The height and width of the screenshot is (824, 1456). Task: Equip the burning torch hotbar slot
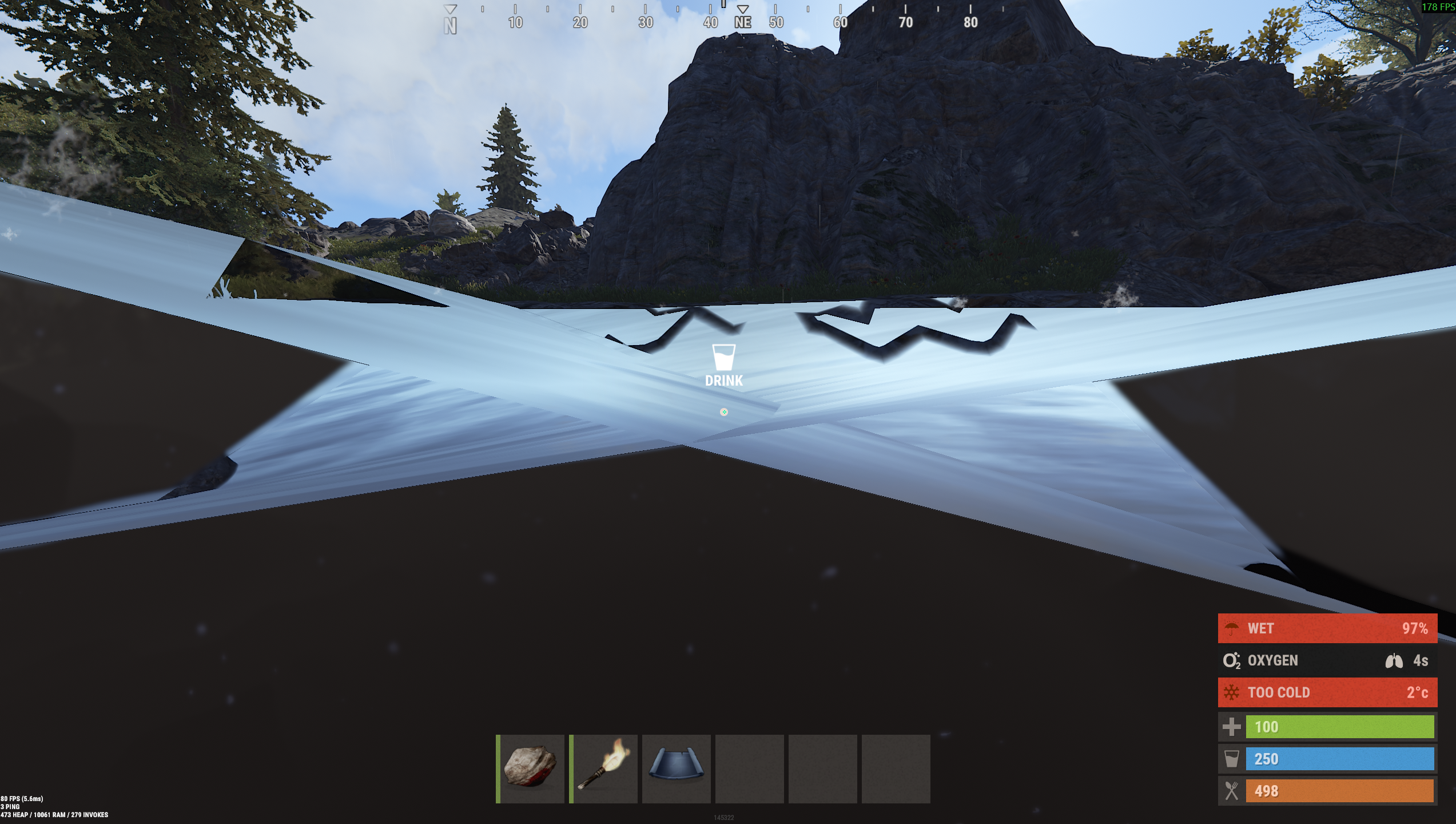[604, 768]
